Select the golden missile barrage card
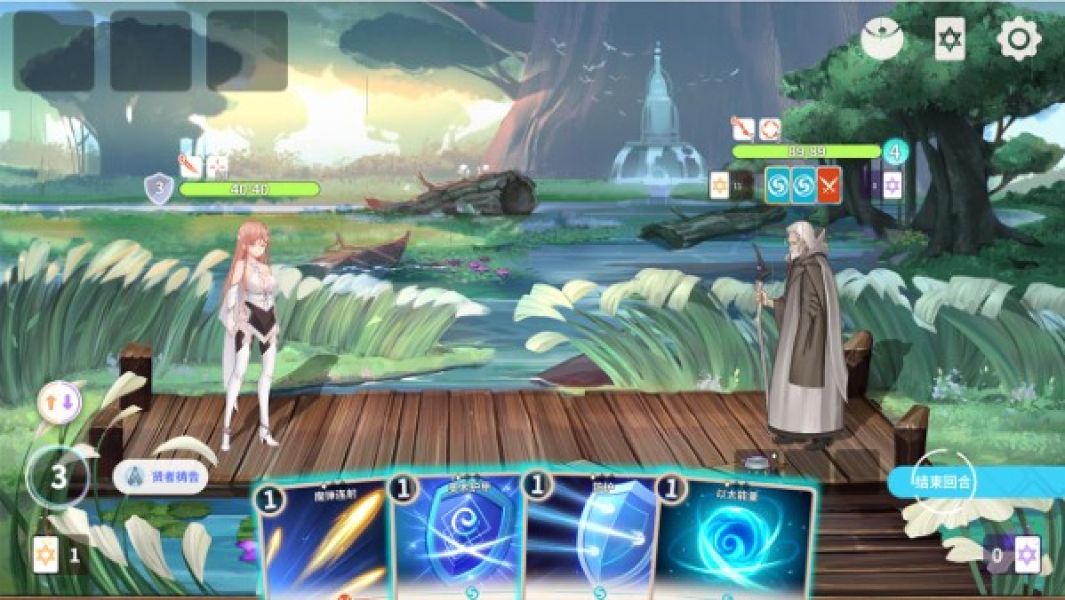Image resolution: width=1065 pixels, height=600 pixels. [322, 540]
